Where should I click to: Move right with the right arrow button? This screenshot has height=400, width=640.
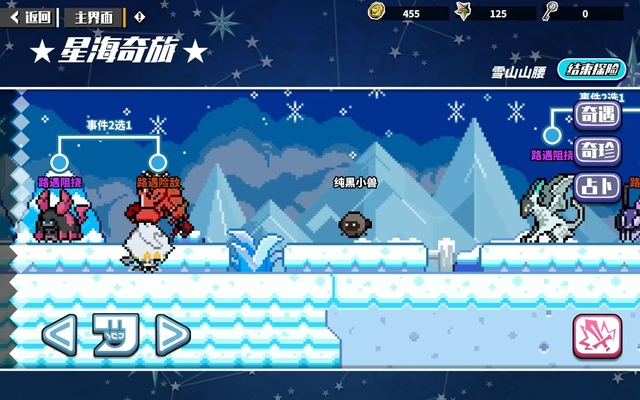coord(172,334)
